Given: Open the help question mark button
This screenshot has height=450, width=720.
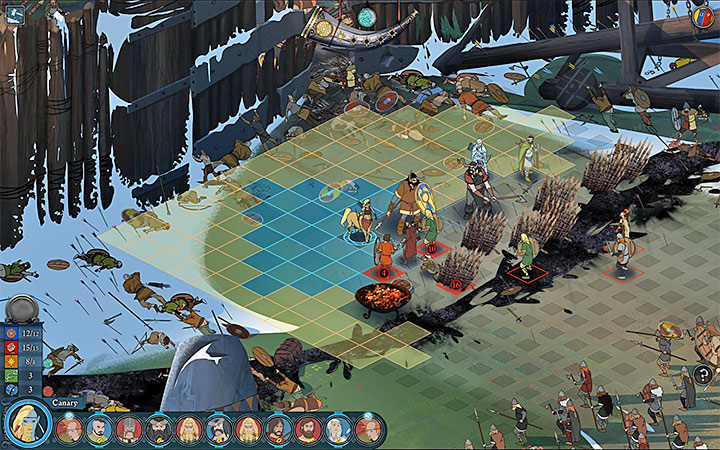Looking at the screenshot, I should click(x=702, y=376).
